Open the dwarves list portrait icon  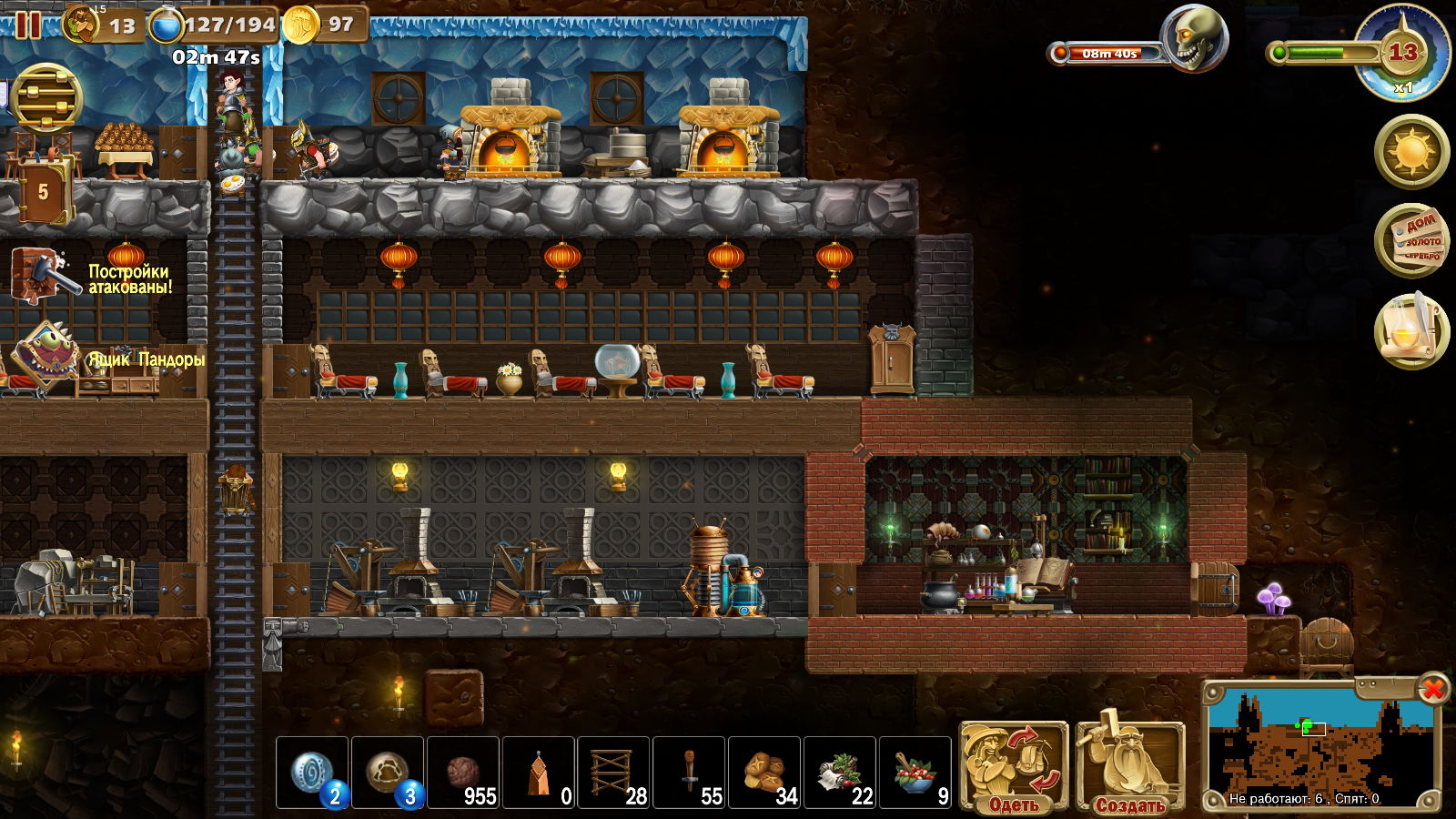coord(84,25)
